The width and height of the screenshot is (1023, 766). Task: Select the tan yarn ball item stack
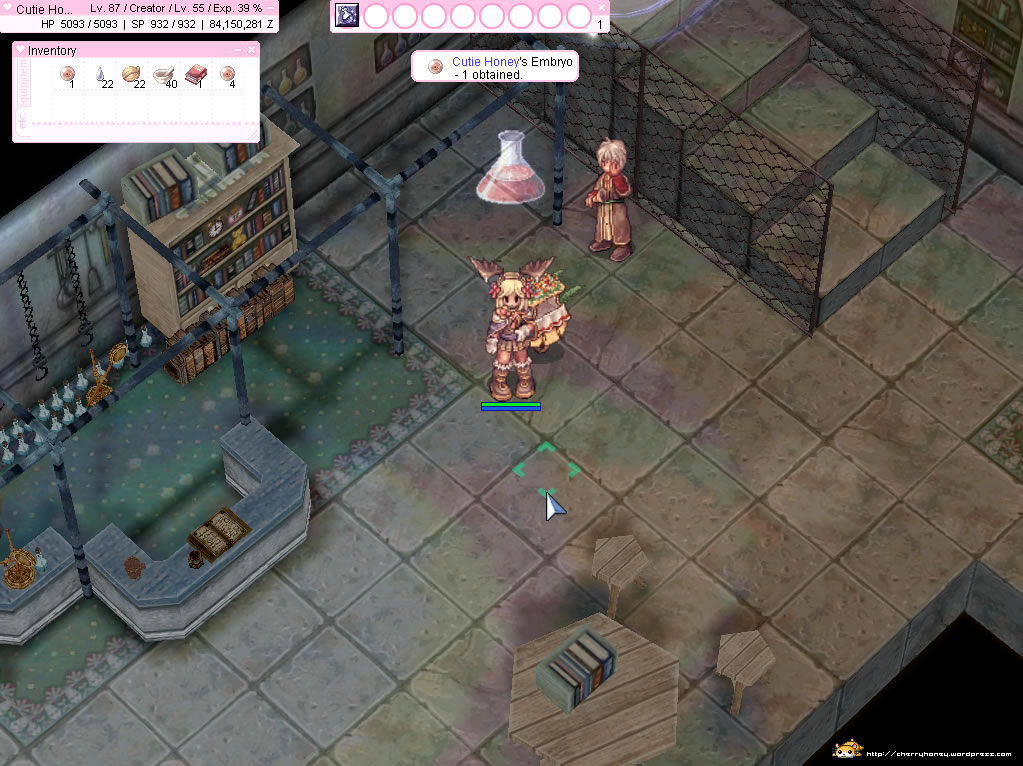pyautogui.click(x=131, y=73)
